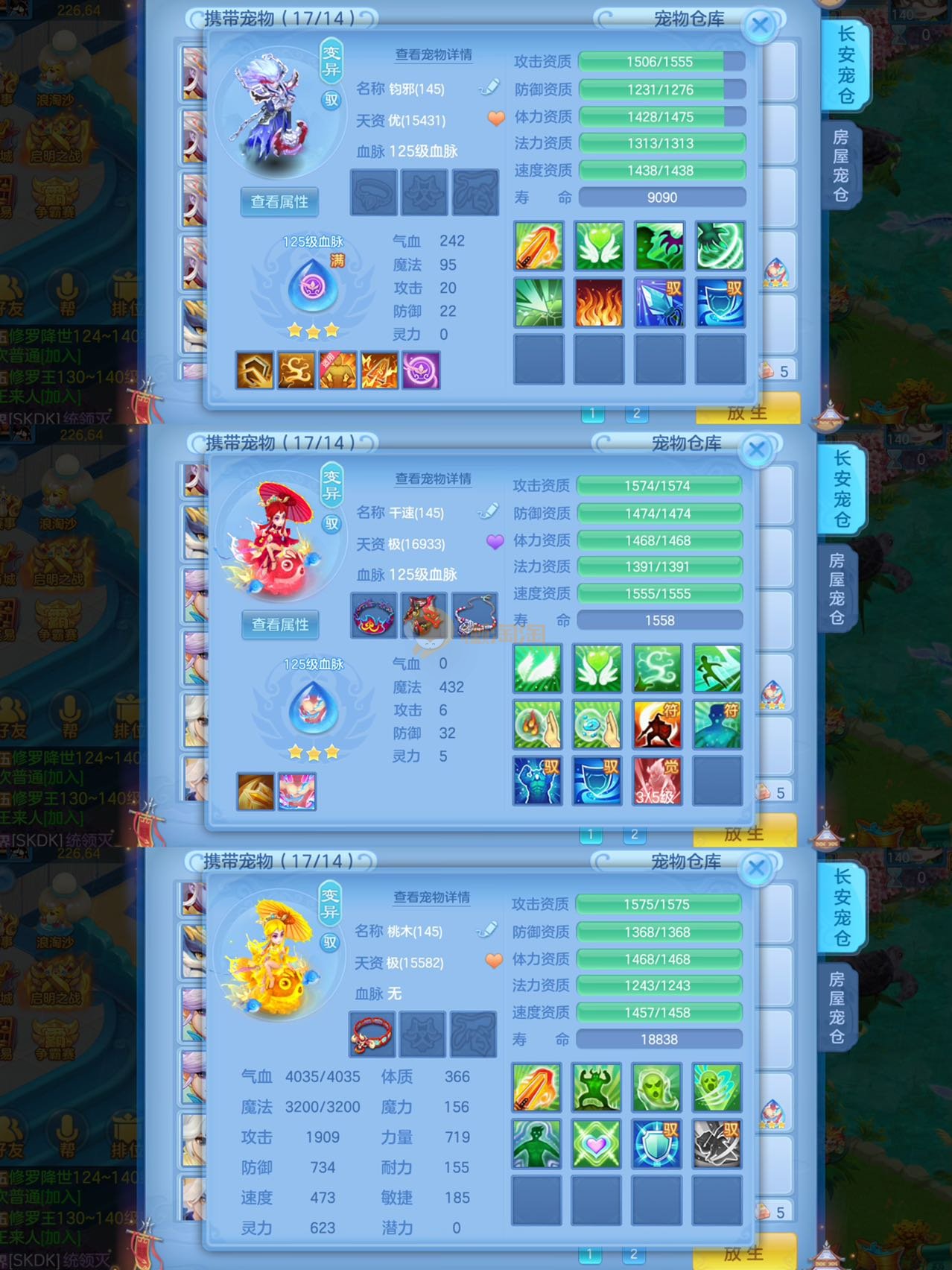Tap the orange heart beside 钧邪's 天资
The height and width of the screenshot is (1270, 952).
pos(496,119)
